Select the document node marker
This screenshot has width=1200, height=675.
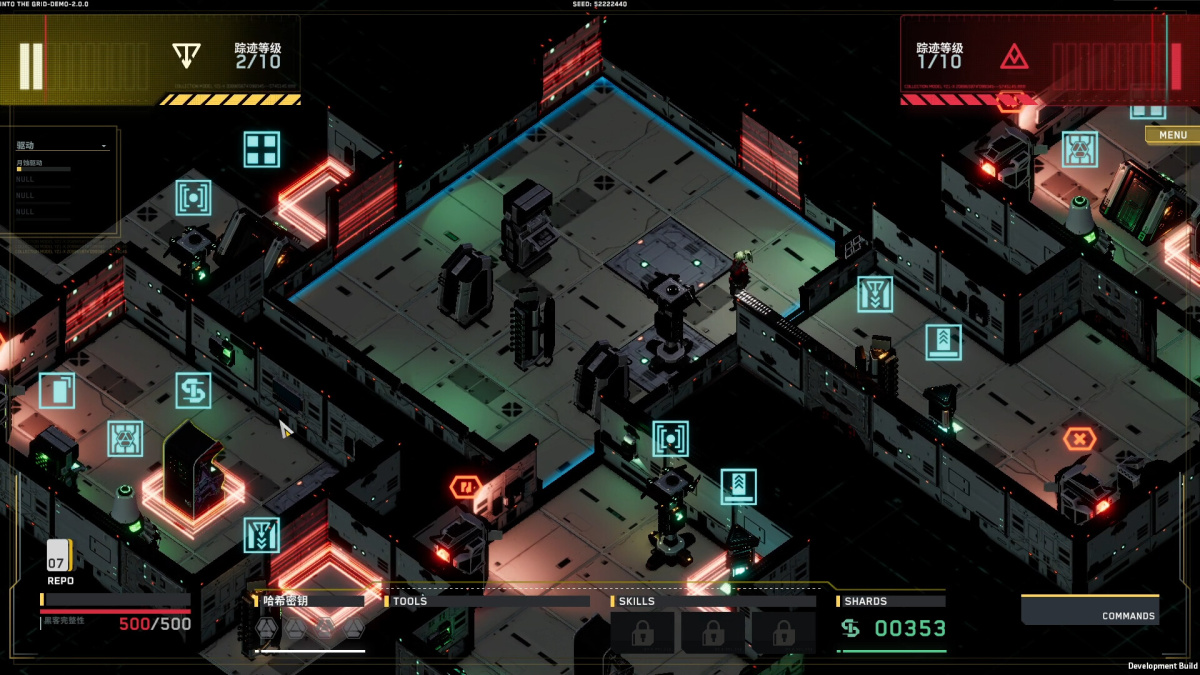pyautogui.click(x=57, y=390)
